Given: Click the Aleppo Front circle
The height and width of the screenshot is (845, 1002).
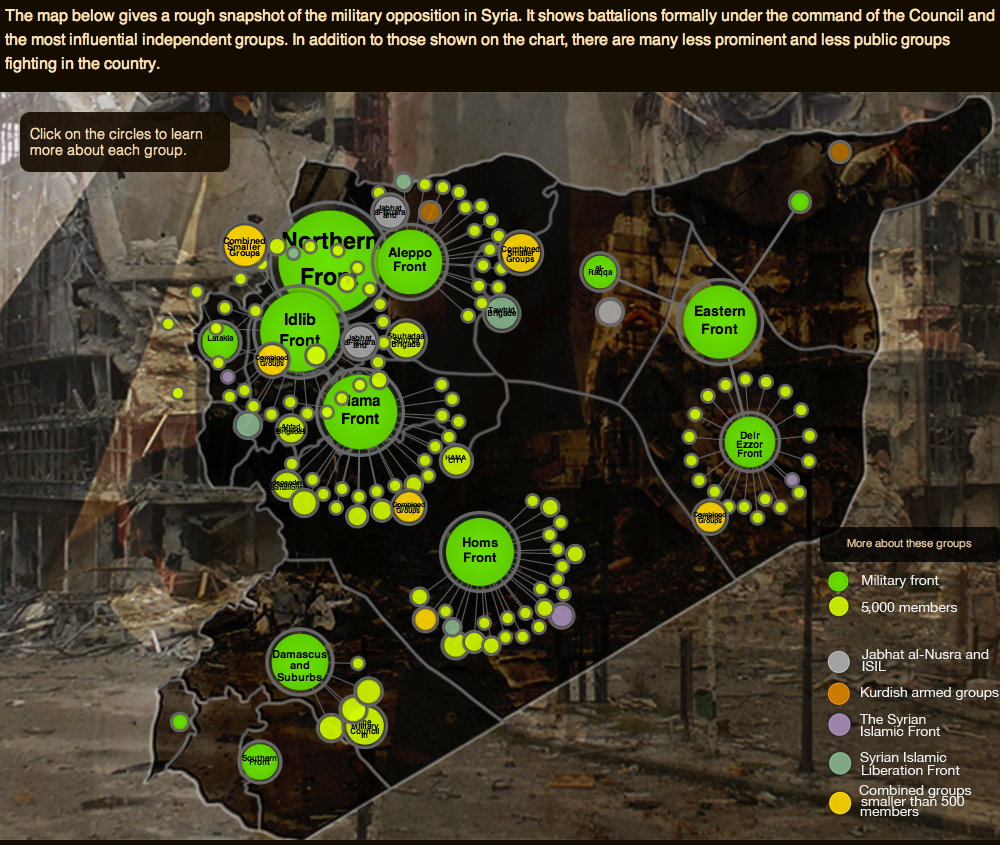Looking at the screenshot, I should click(410, 260).
